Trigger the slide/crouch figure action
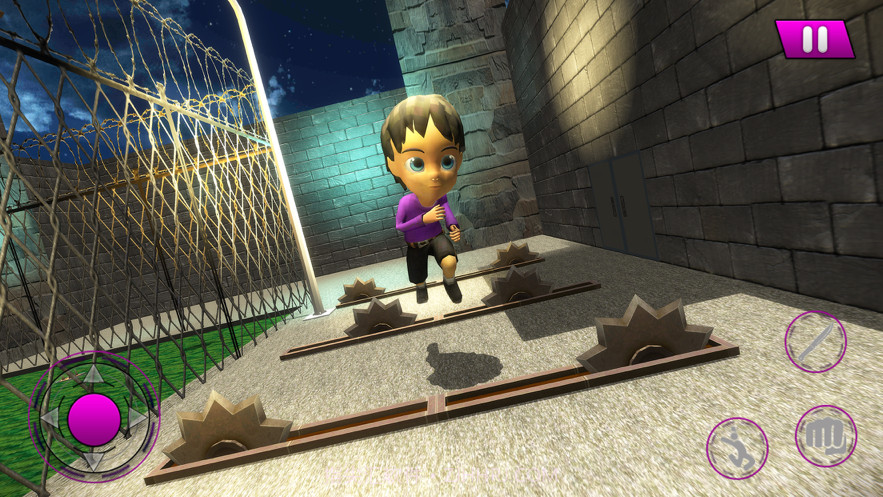Viewport: 883px width, 497px height. coord(737,447)
